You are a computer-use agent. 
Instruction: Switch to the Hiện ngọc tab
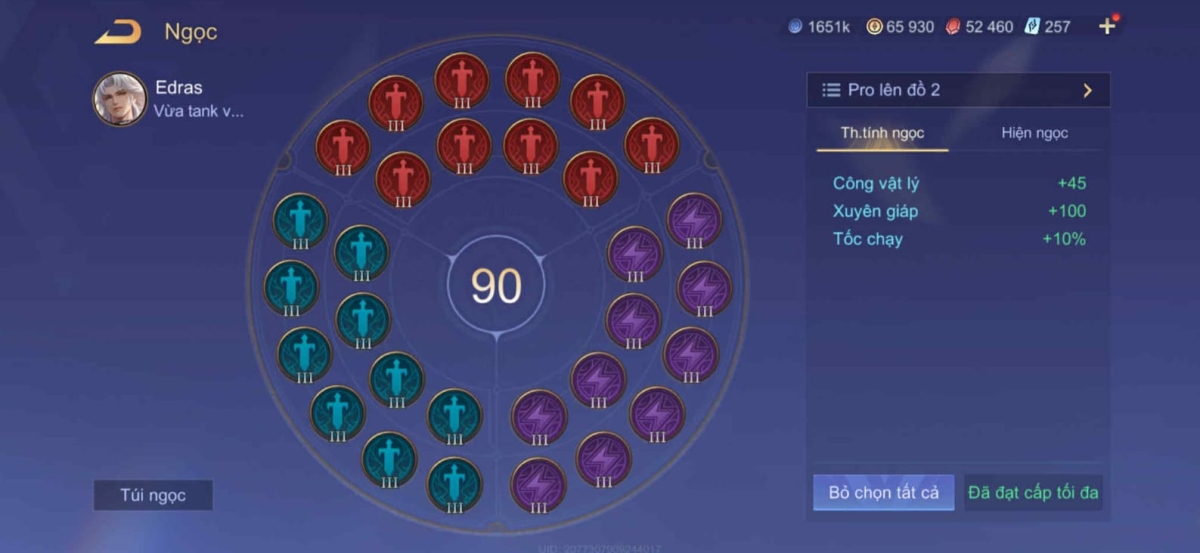[1034, 133]
